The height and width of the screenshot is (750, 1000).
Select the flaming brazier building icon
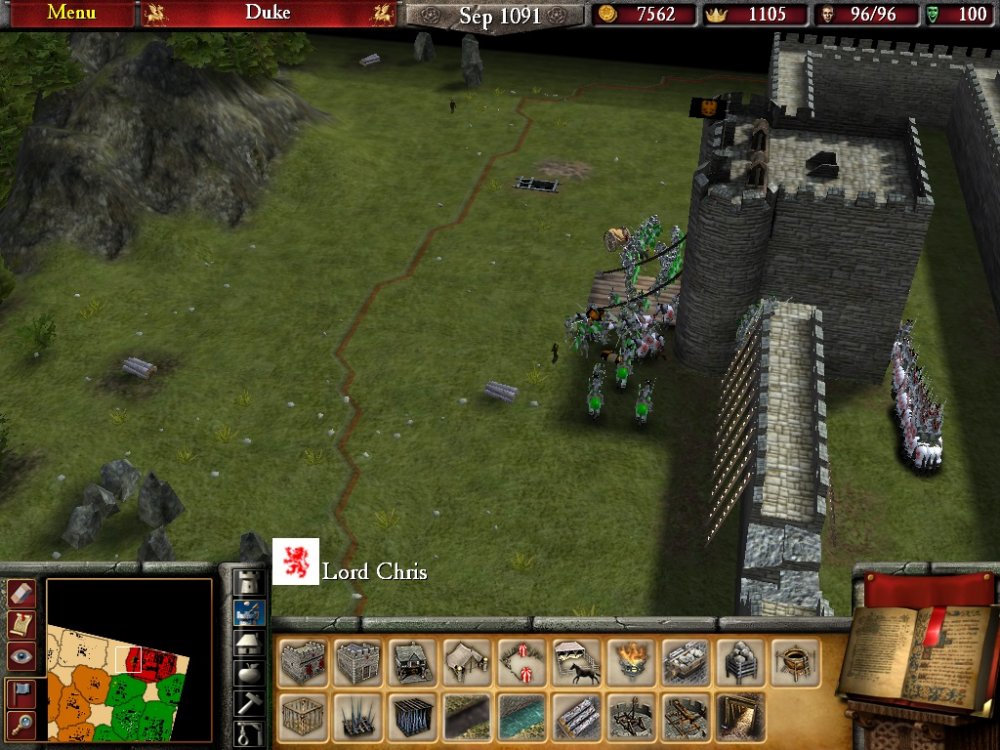point(630,663)
